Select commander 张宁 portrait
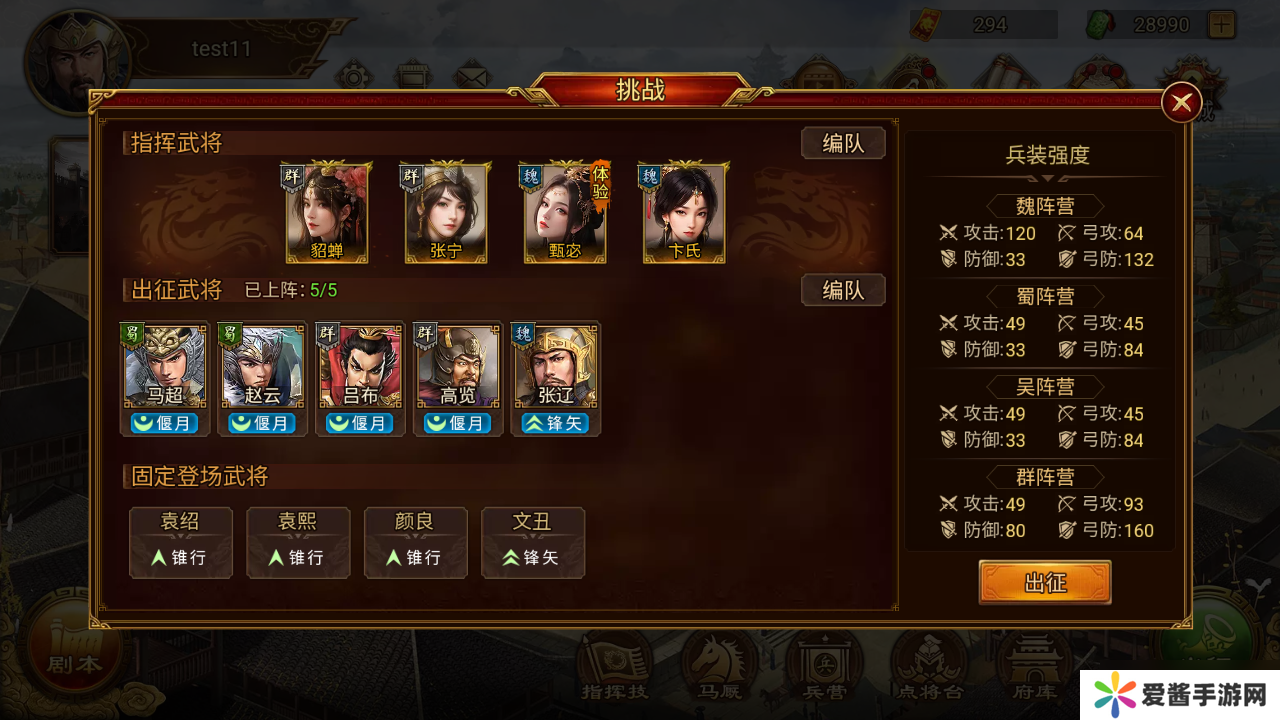 coord(446,213)
